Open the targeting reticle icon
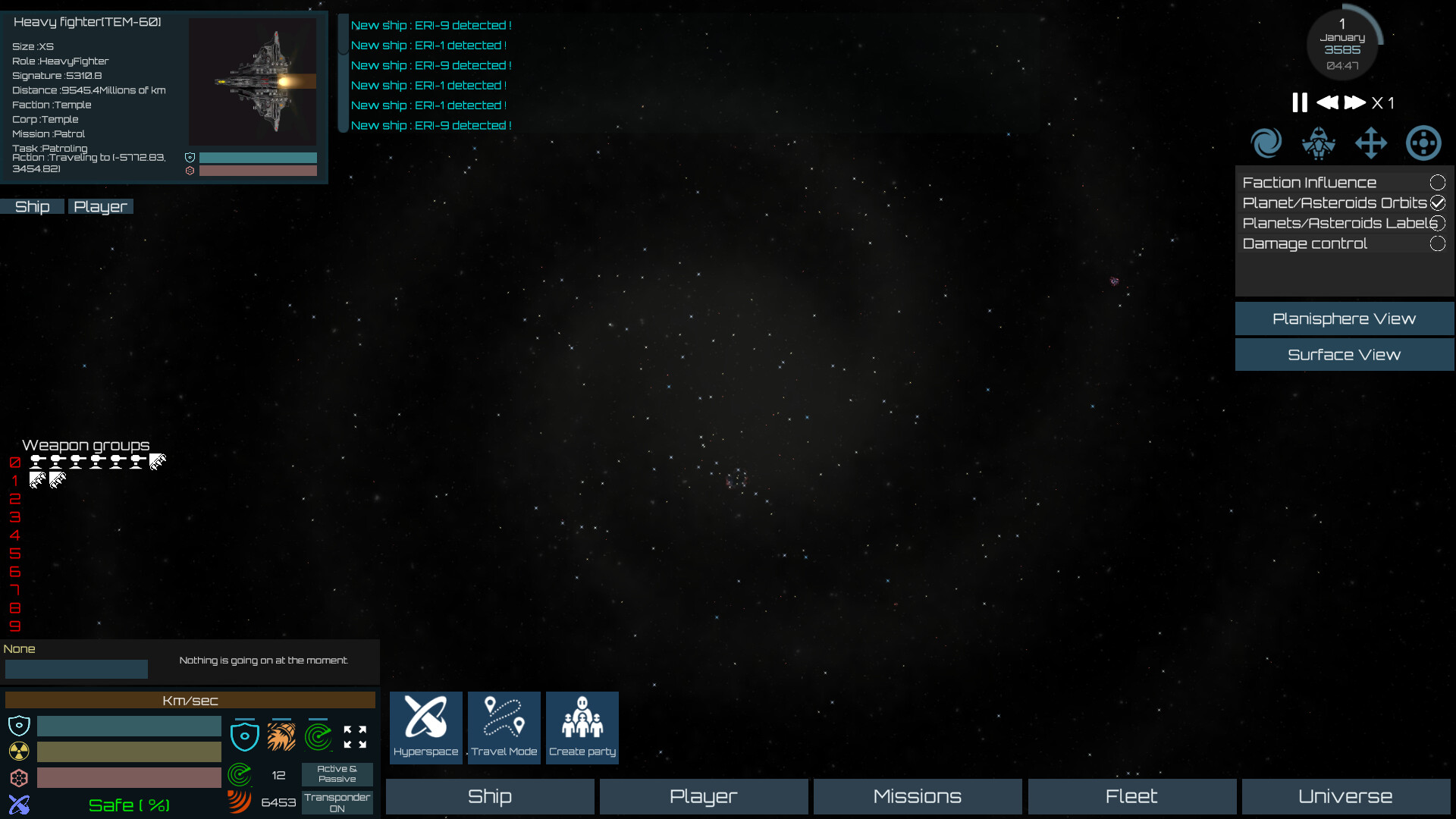1456x819 pixels. click(1423, 143)
